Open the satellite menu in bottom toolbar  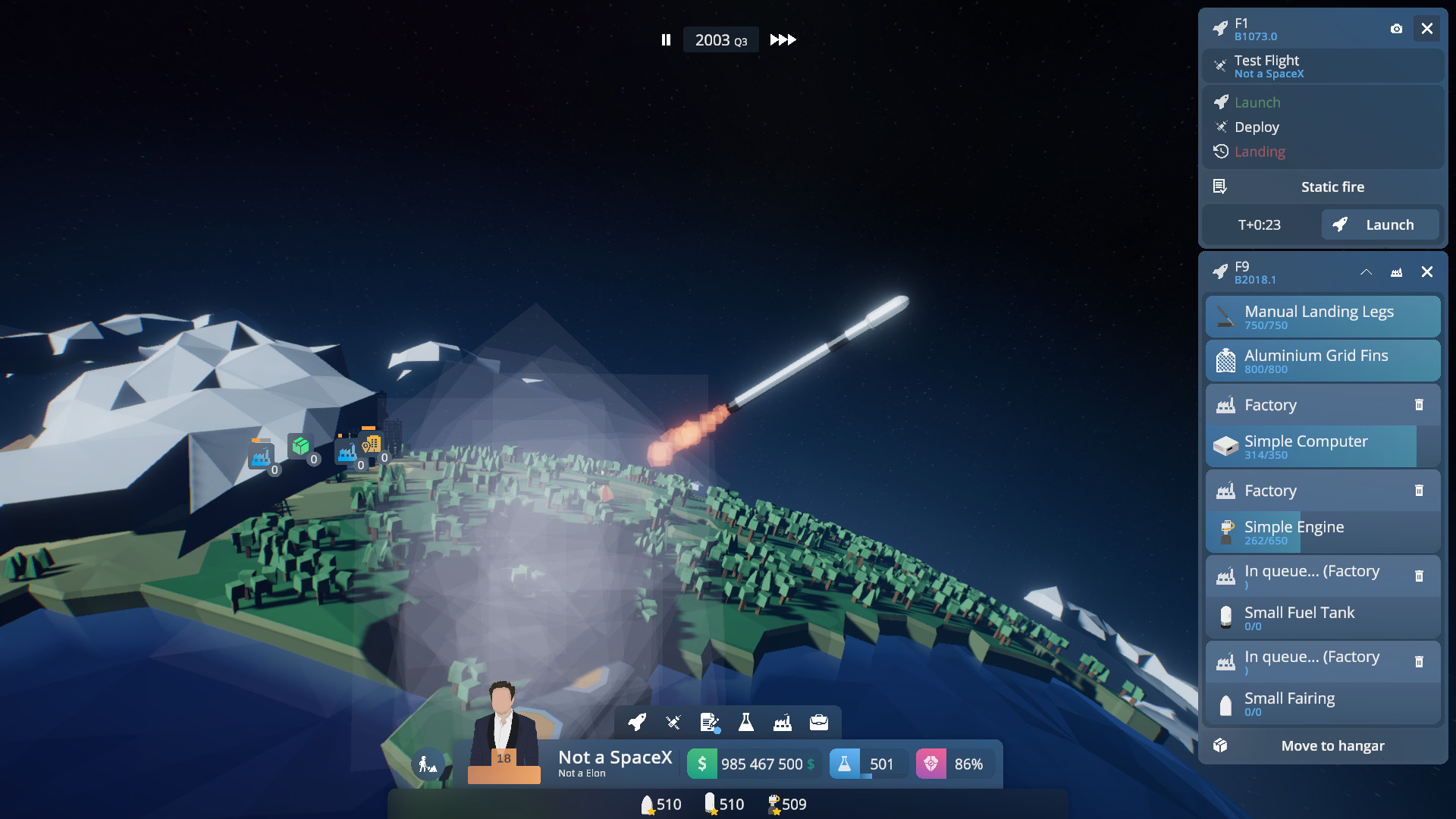point(673,722)
